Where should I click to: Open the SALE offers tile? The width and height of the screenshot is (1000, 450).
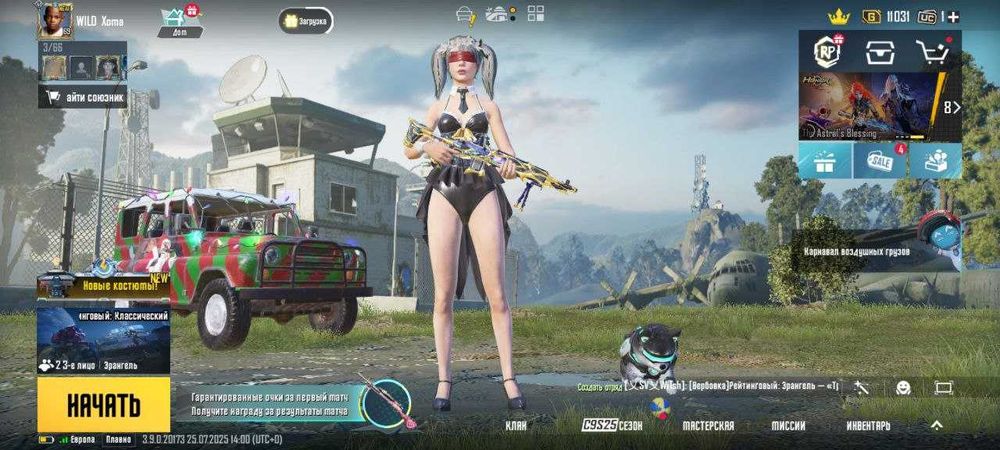click(880, 160)
